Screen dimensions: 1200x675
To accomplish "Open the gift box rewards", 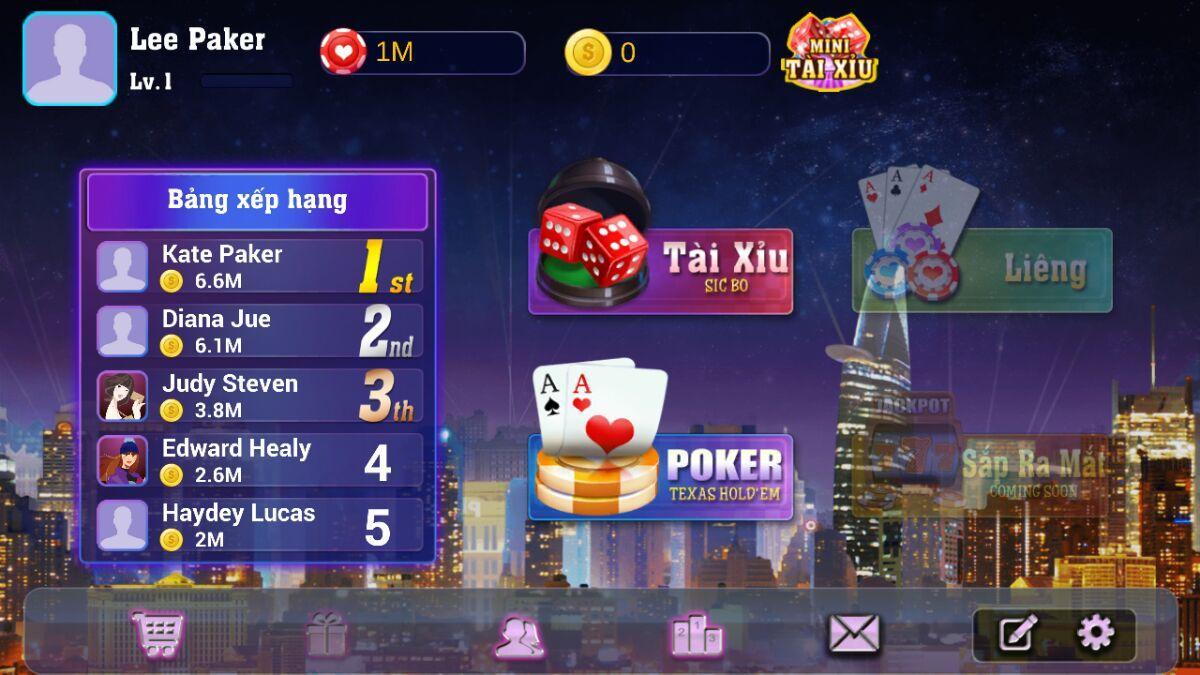I will pyautogui.click(x=327, y=633).
